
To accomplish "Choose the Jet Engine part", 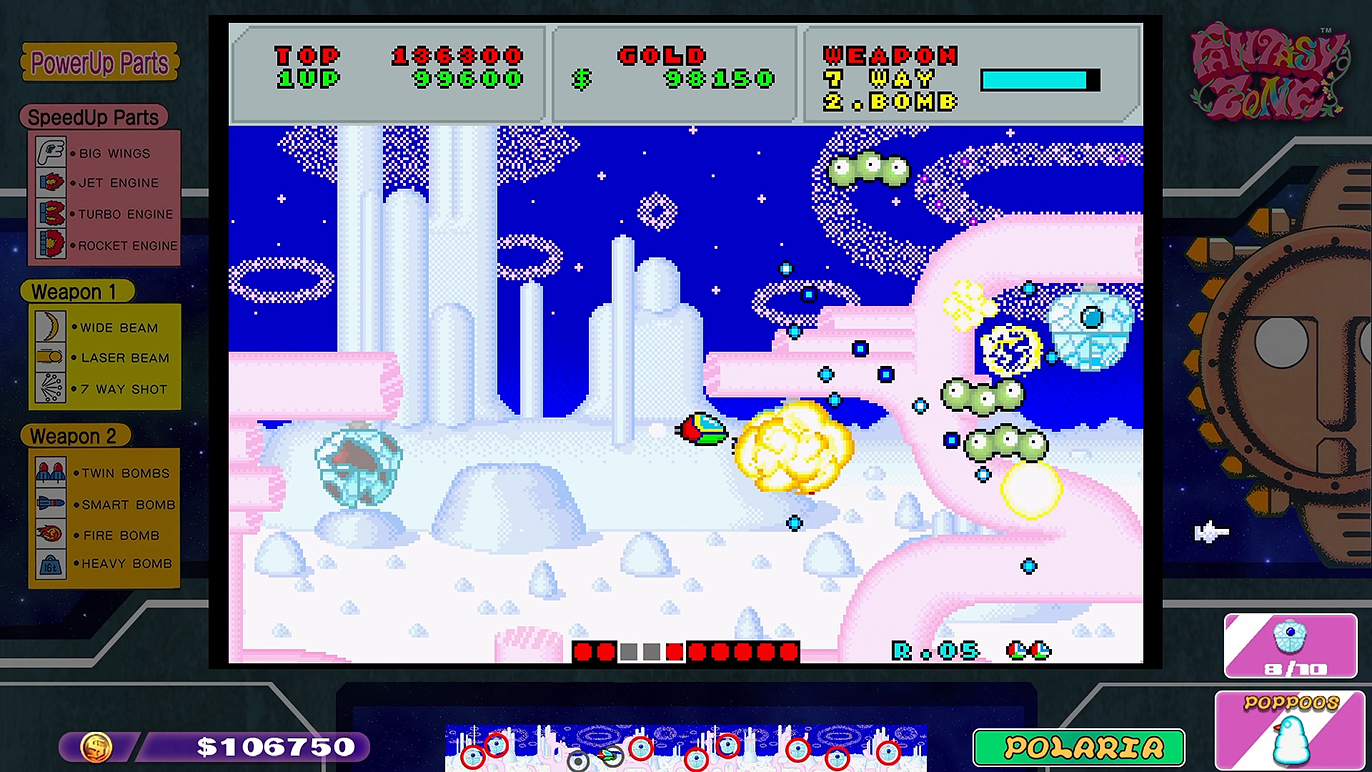I will (x=104, y=183).
